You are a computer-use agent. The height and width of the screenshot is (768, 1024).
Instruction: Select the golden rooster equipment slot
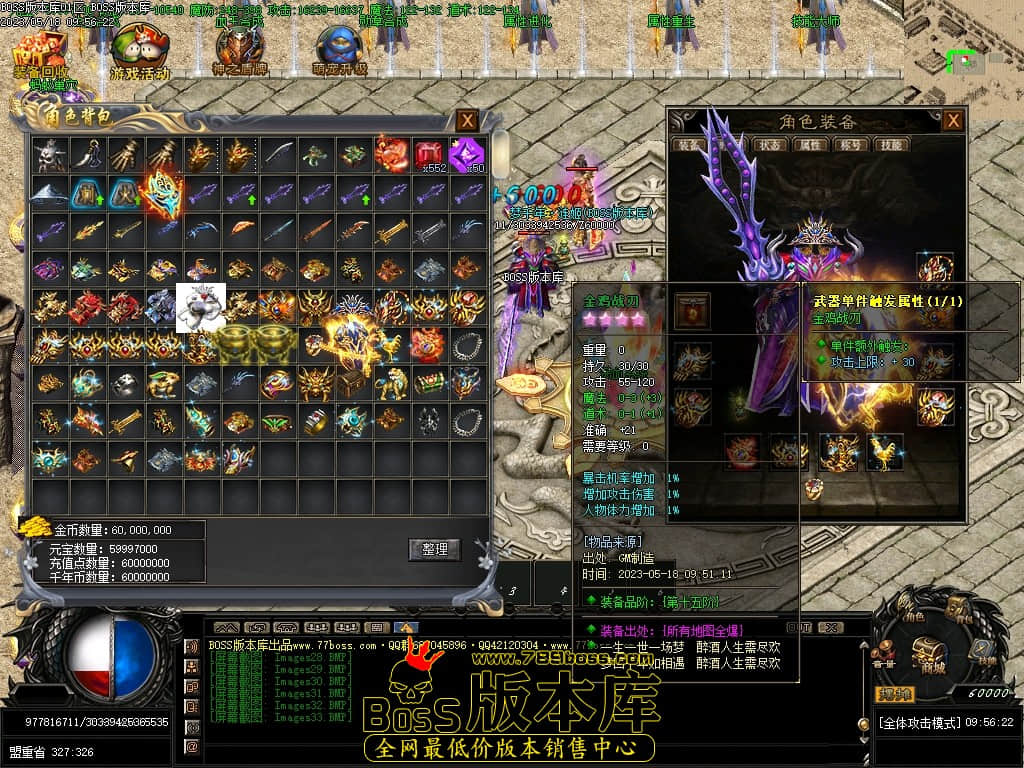[883, 452]
